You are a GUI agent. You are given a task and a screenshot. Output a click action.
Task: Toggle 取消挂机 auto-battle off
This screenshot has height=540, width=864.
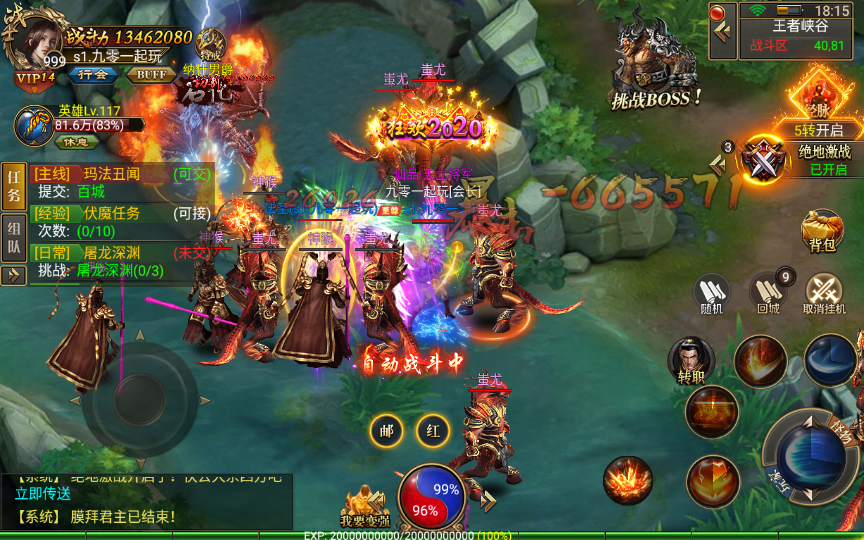[824, 293]
